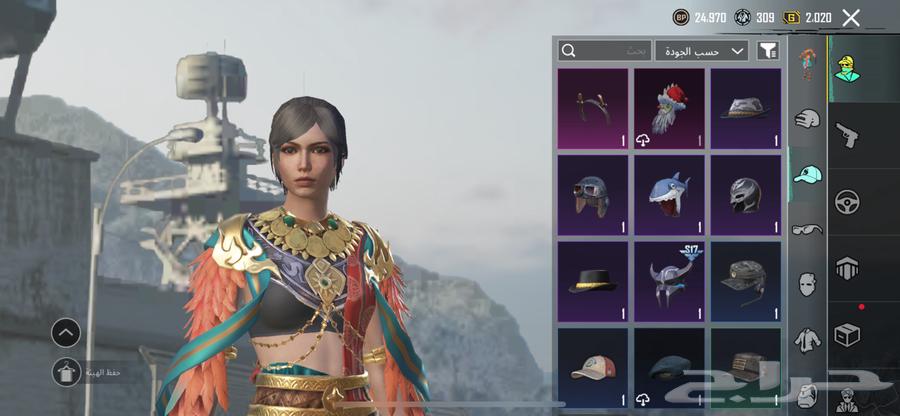Open the item filter button
Image resolution: width=900 pixels, height=416 pixels.
(768, 50)
